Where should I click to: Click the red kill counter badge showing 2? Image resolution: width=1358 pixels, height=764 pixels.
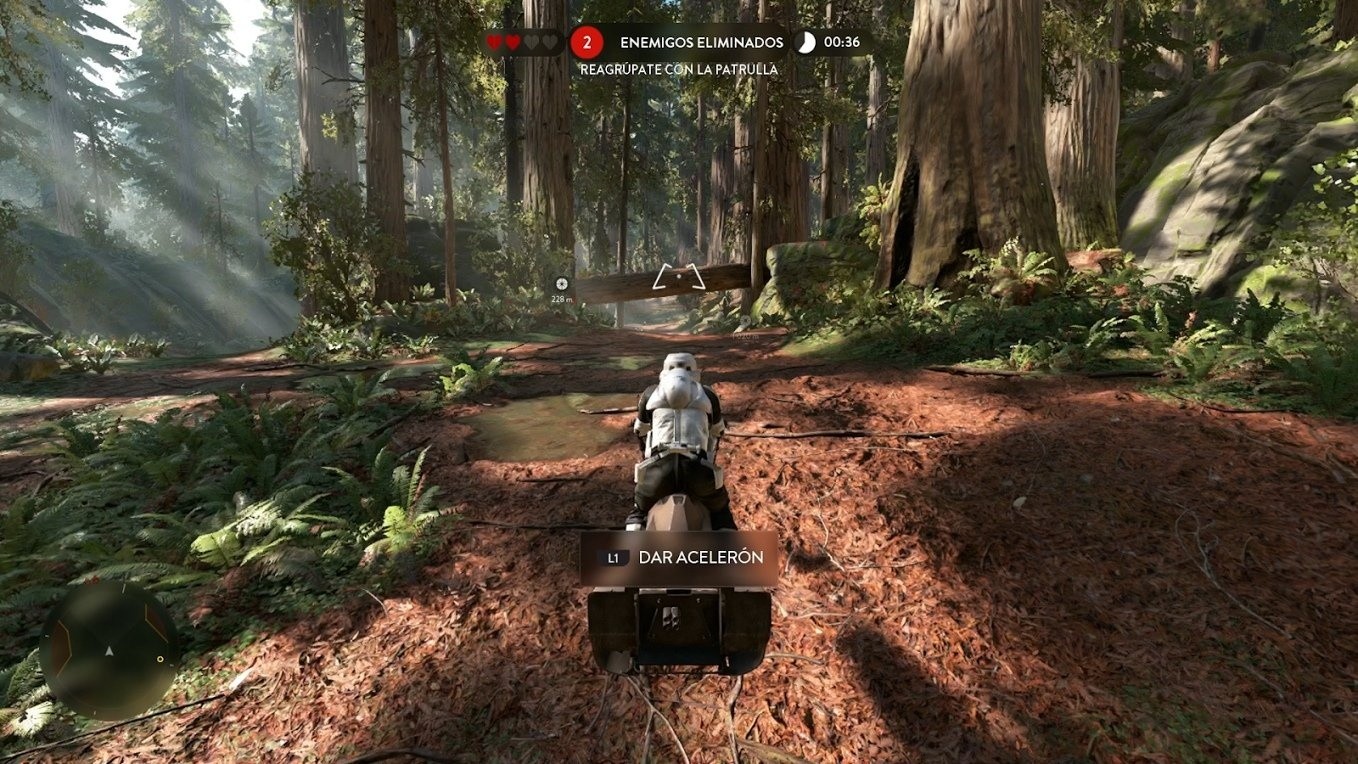point(586,41)
